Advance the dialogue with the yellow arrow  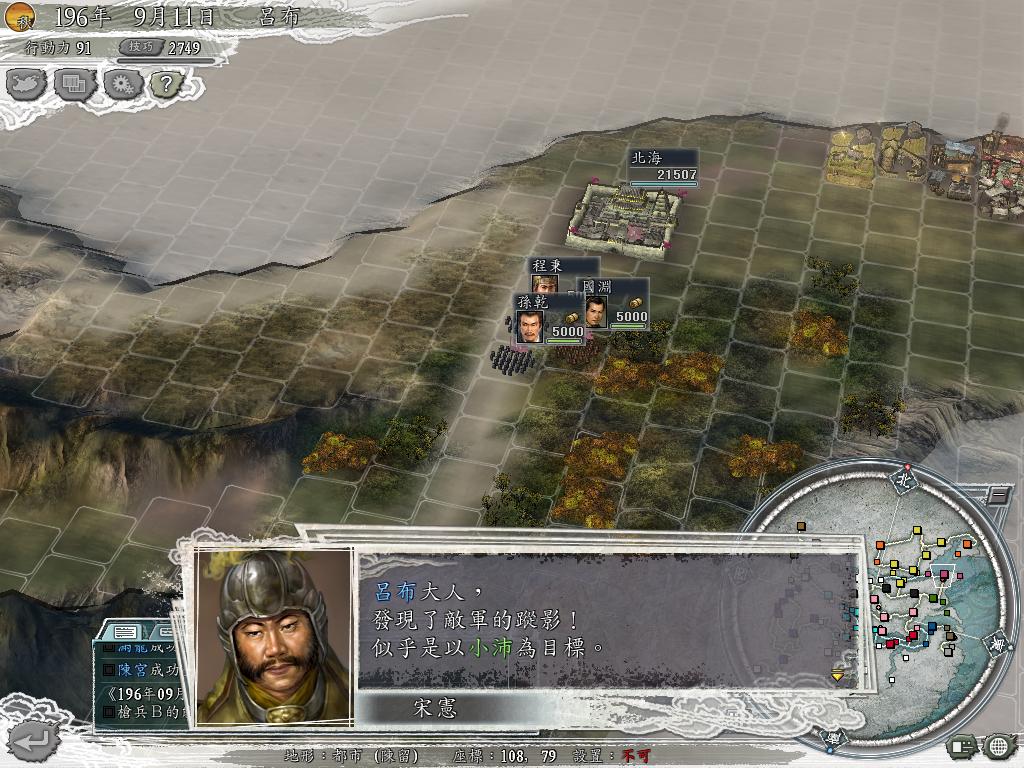coord(838,676)
